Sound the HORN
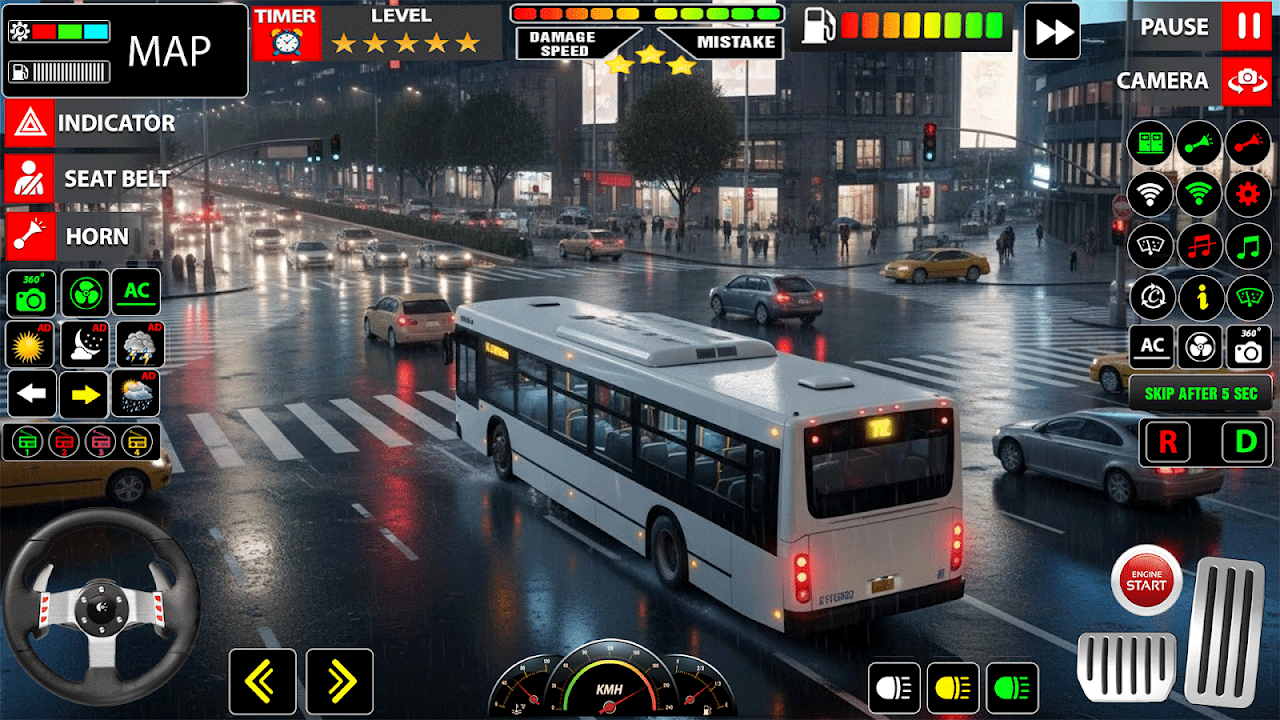 tap(74, 237)
